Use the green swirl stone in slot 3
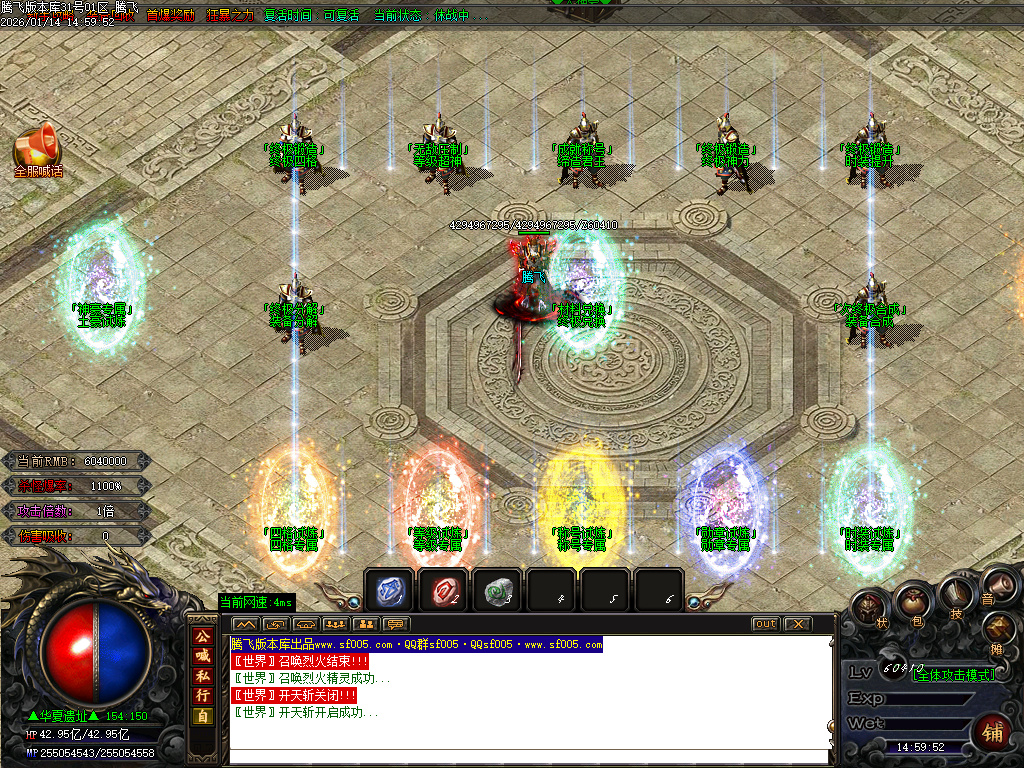Image resolution: width=1024 pixels, height=768 pixels. 496,591
